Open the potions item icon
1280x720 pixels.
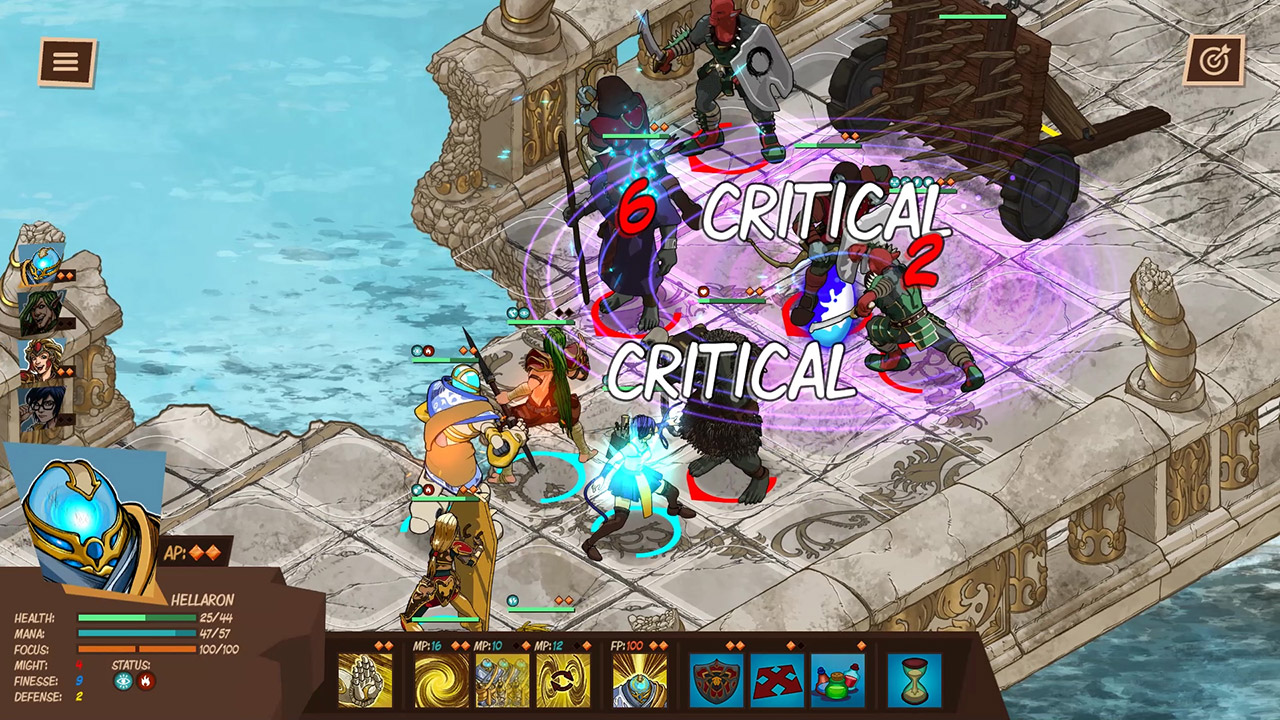[x=837, y=680]
